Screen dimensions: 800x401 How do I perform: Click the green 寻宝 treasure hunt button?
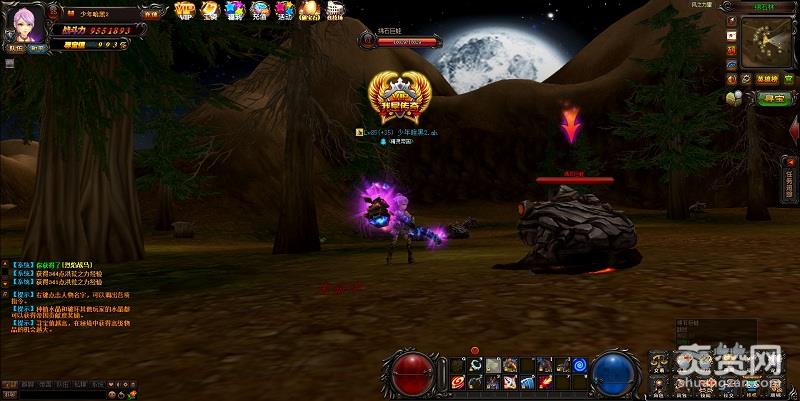pyautogui.click(x=773, y=98)
